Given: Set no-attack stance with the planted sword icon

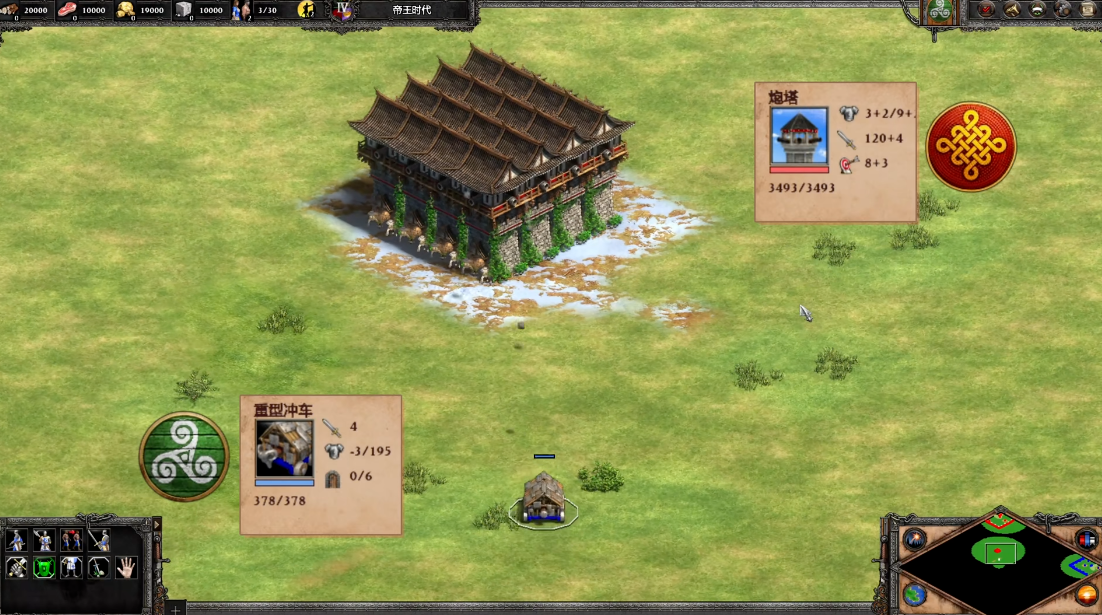Looking at the screenshot, I should (x=98, y=568).
